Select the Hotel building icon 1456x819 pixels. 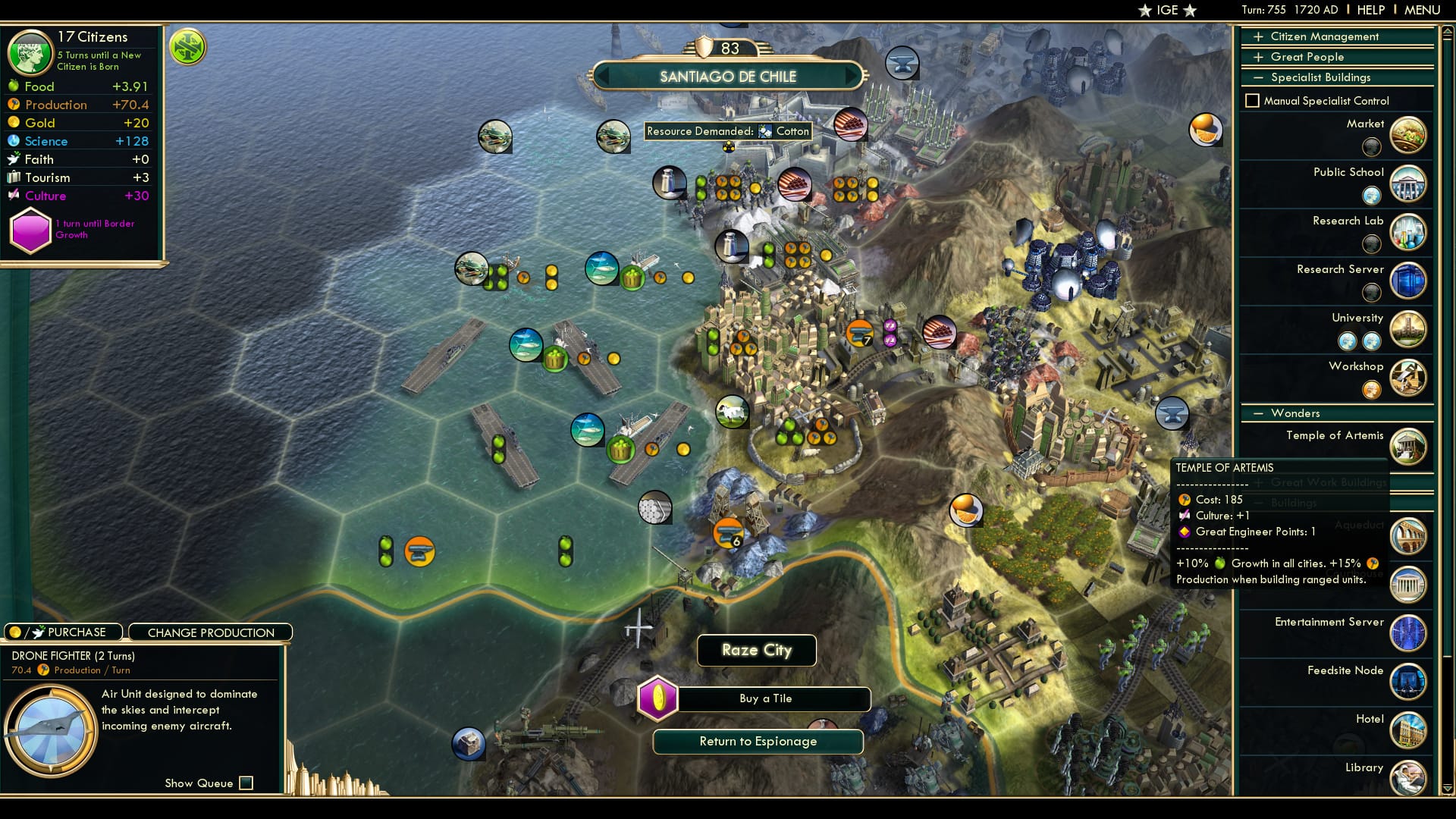1408,730
